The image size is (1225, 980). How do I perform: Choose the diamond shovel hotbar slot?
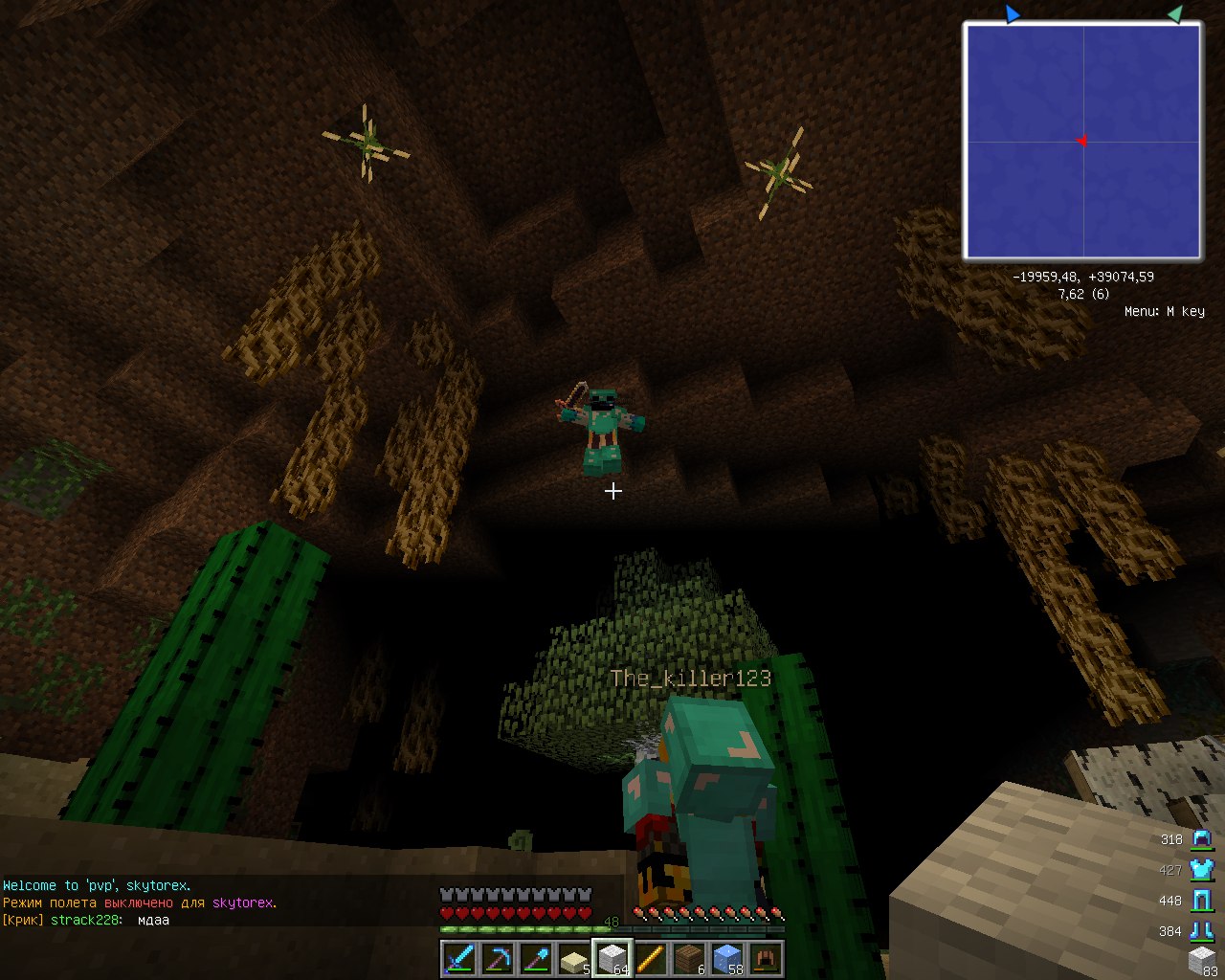[x=536, y=958]
